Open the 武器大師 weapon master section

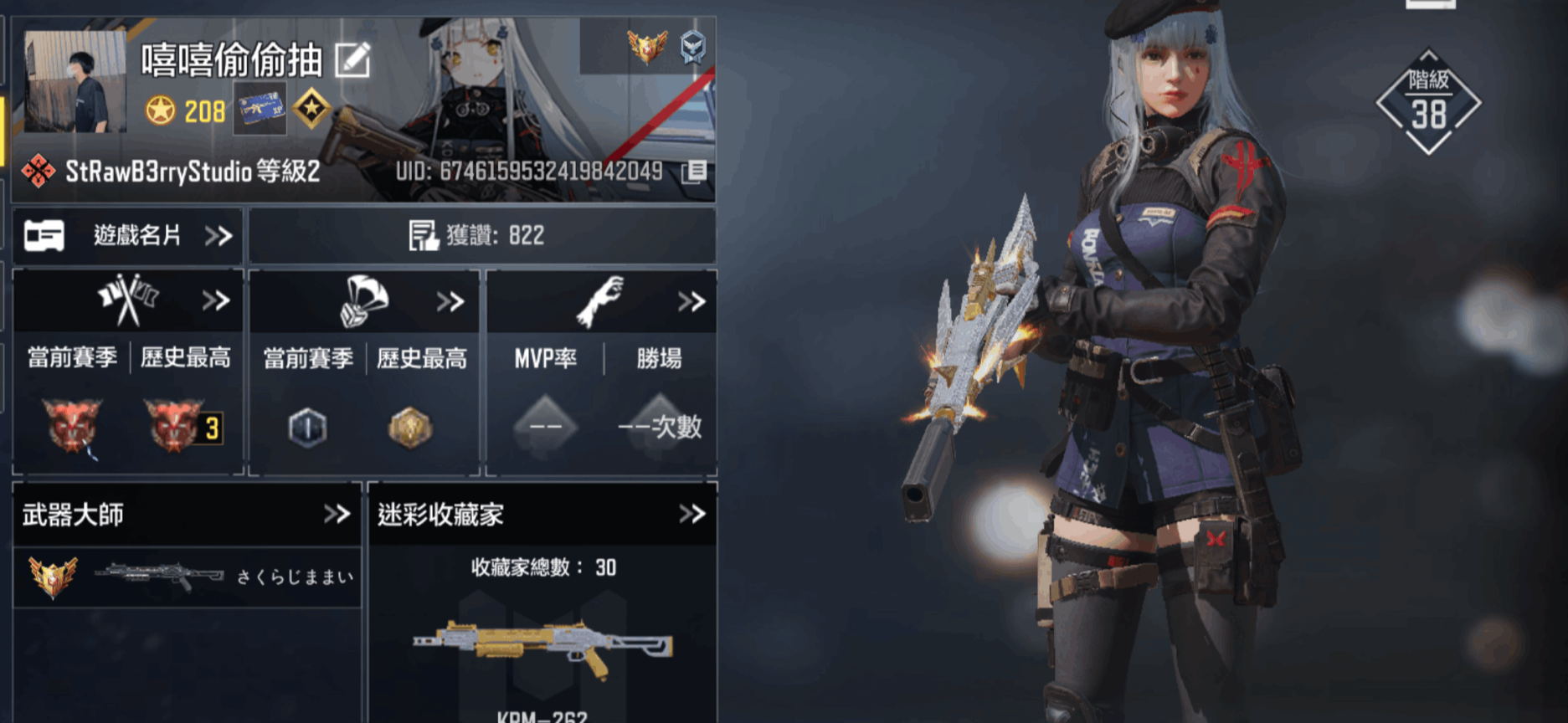pos(187,514)
